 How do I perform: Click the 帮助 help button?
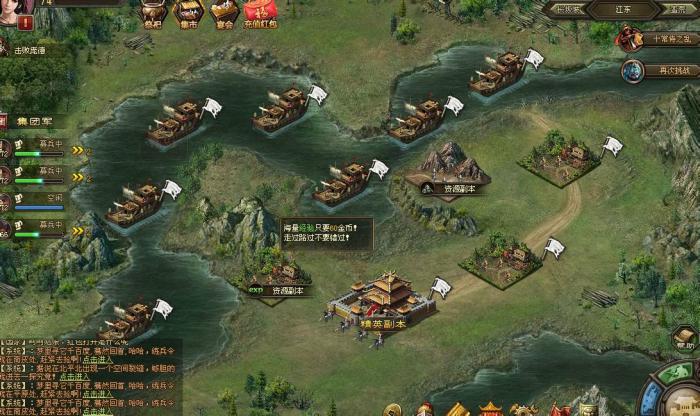[684, 339]
